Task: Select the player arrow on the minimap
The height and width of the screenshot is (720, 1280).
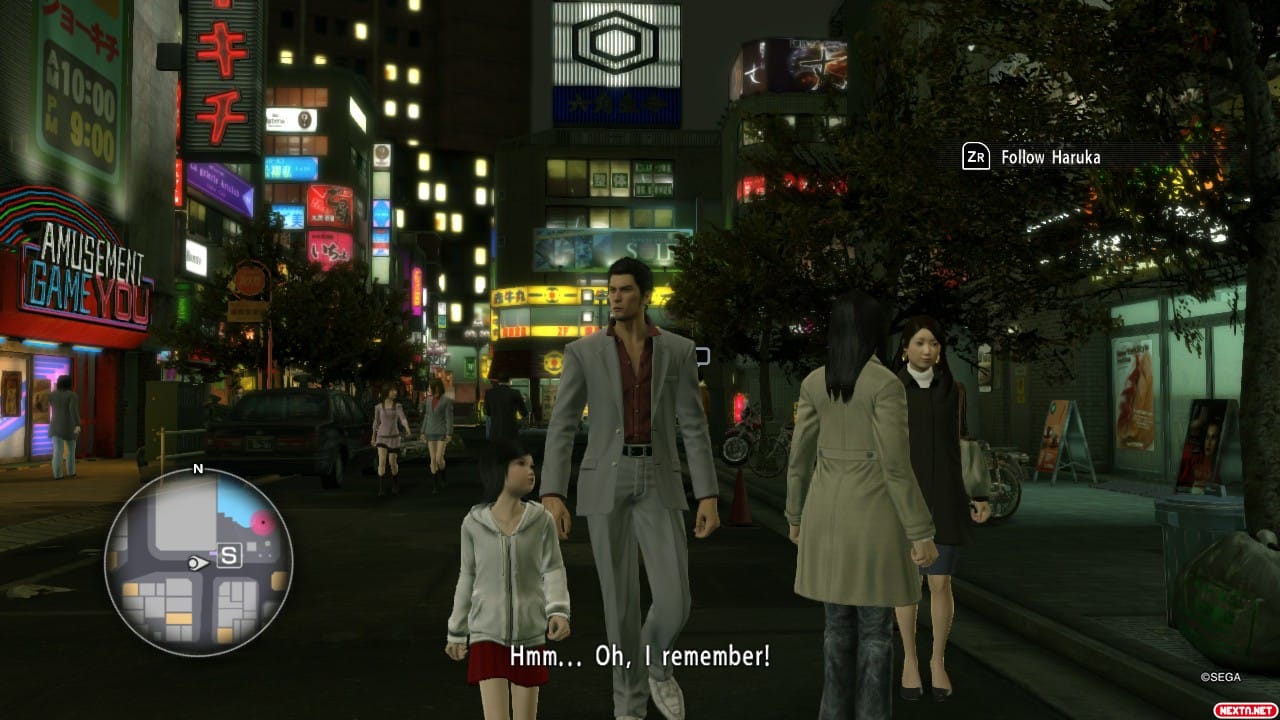Action: pyautogui.click(x=196, y=564)
